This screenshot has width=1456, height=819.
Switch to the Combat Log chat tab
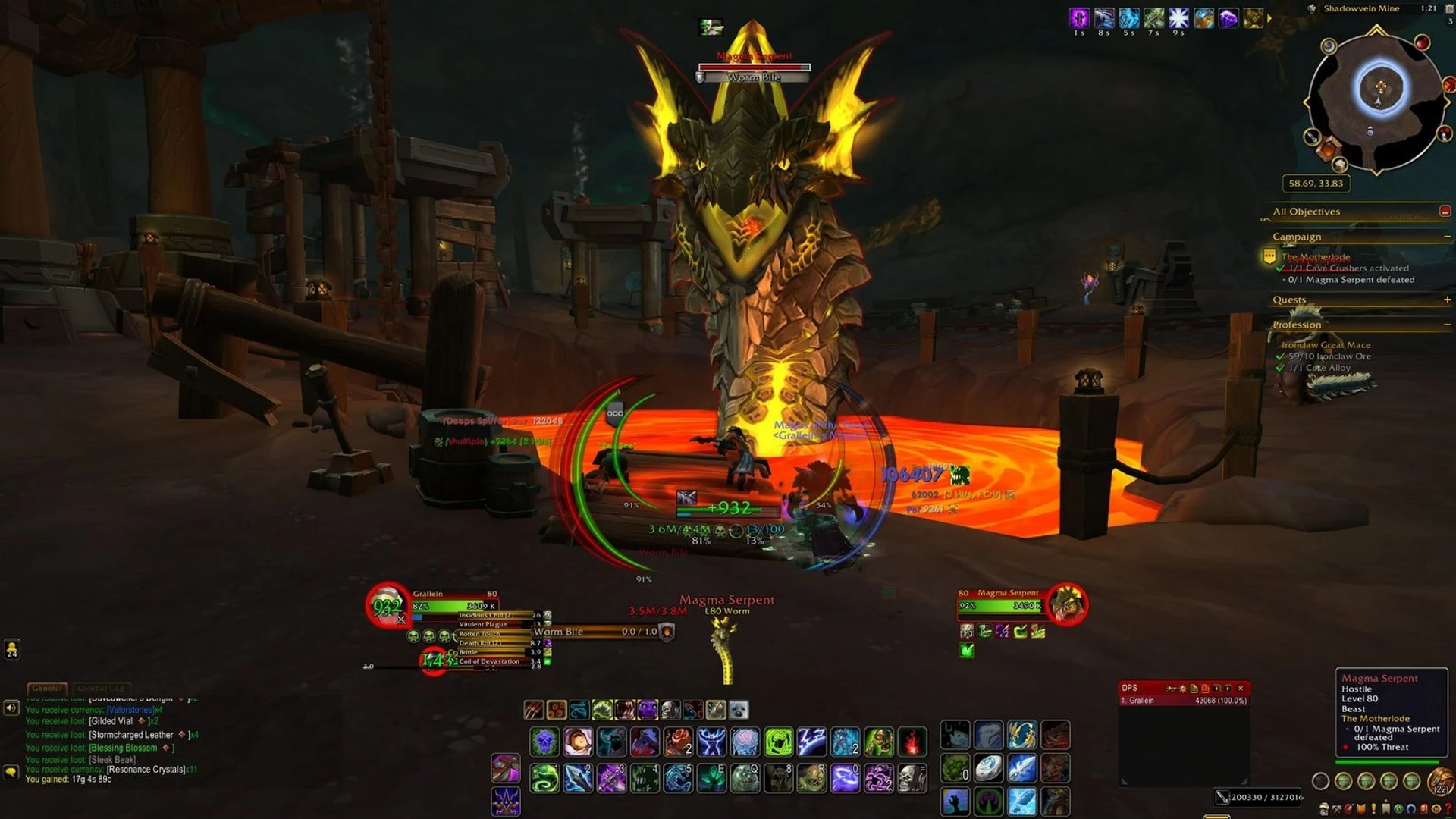pos(102,688)
